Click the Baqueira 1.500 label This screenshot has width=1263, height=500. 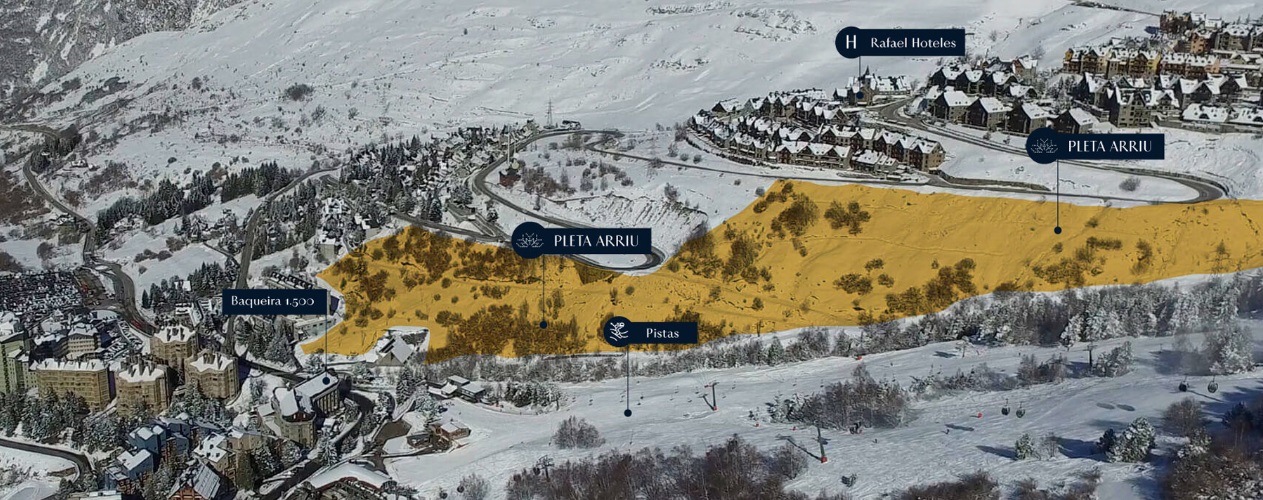(x=272, y=301)
